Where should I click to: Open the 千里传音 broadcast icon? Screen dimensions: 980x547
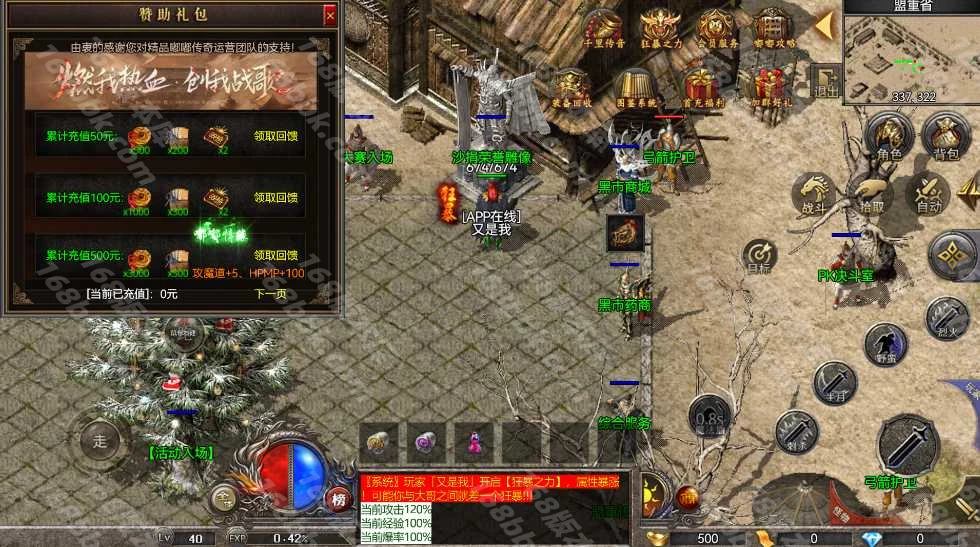pyautogui.click(x=604, y=28)
